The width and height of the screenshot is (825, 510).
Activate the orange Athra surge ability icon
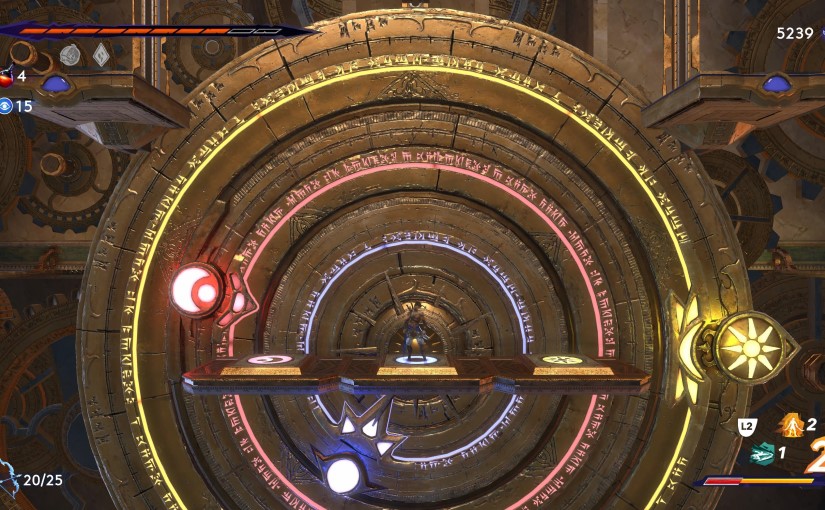791,425
